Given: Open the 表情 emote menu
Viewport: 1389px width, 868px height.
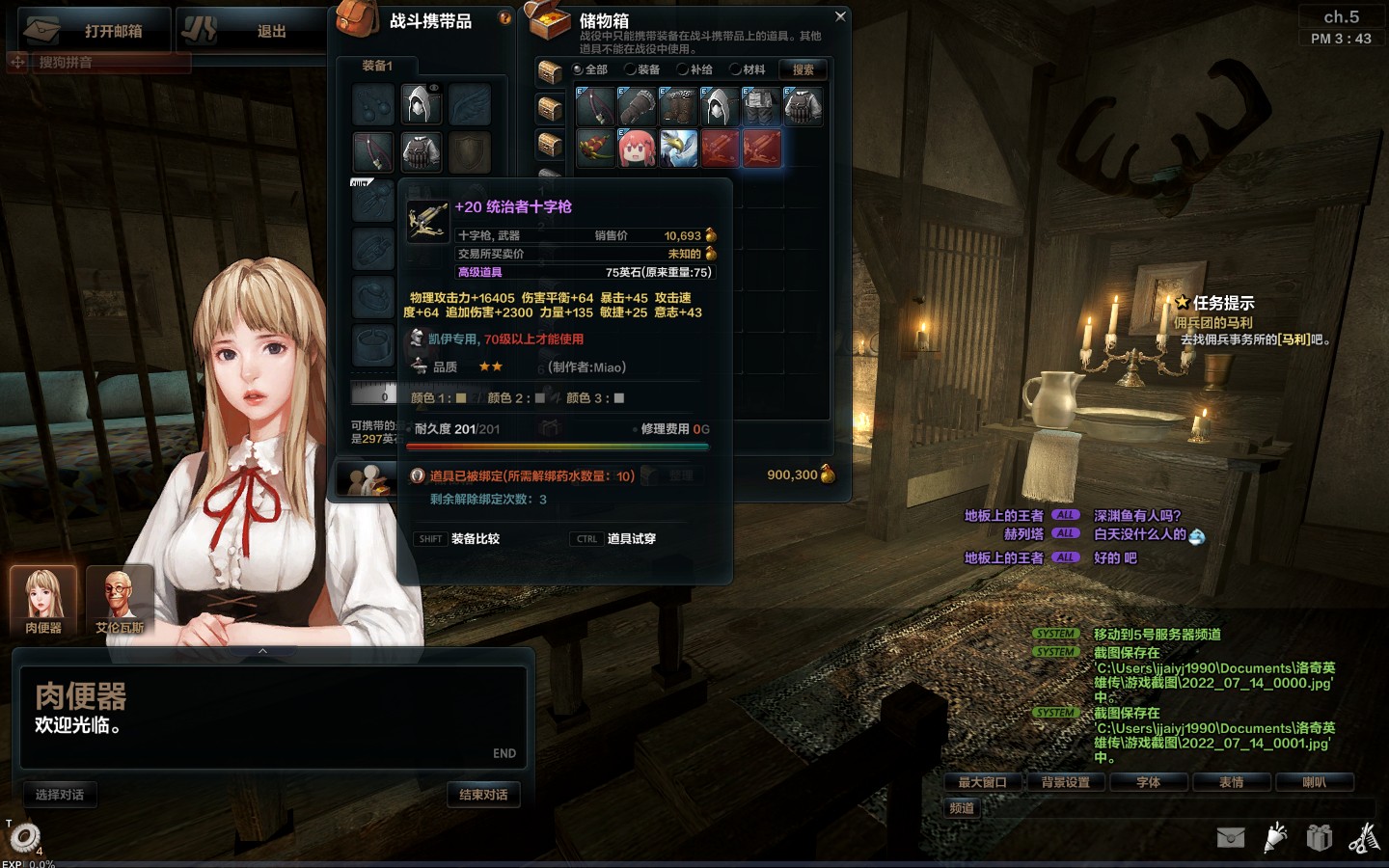Looking at the screenshot, I should point(1231,782).
